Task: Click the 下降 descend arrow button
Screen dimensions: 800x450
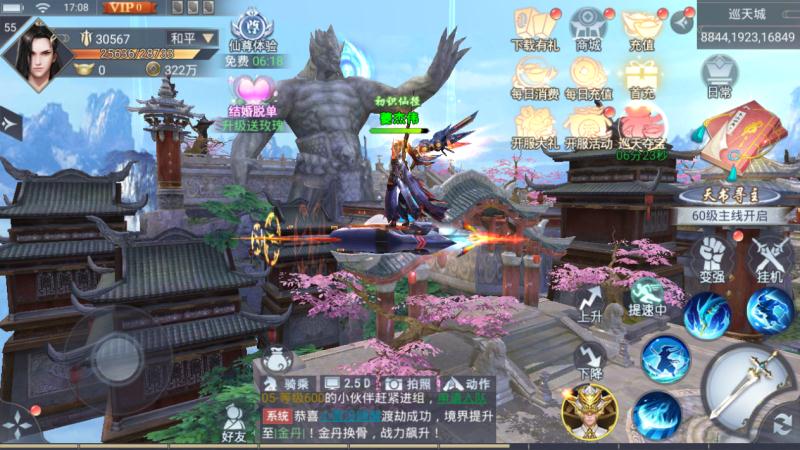Action: coord(590,359)
